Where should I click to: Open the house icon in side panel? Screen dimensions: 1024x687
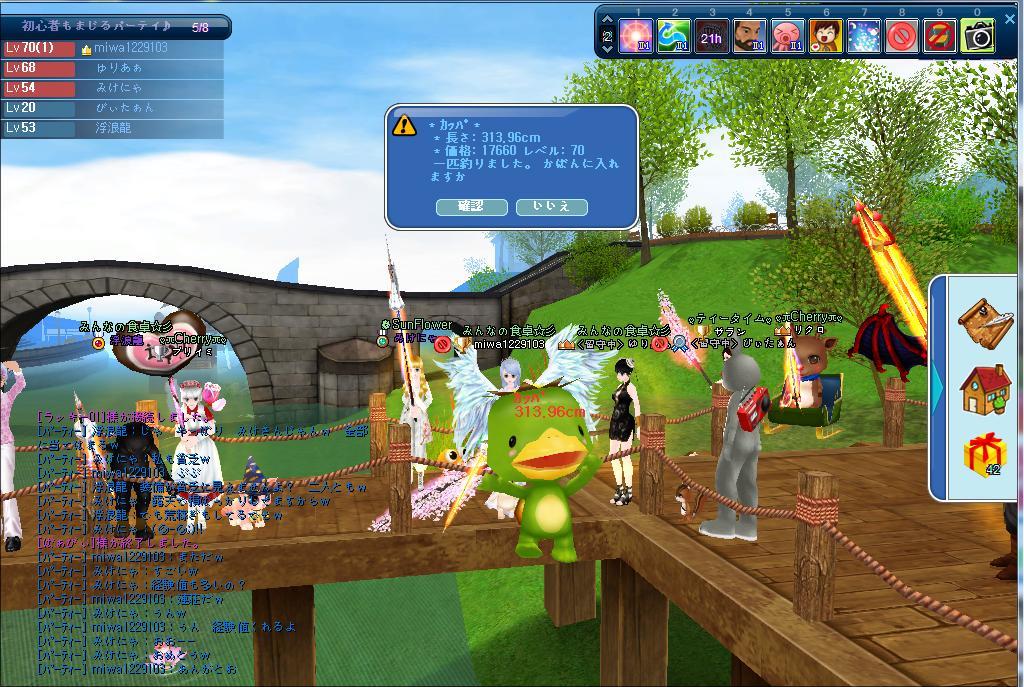click(x=984, y=388)
